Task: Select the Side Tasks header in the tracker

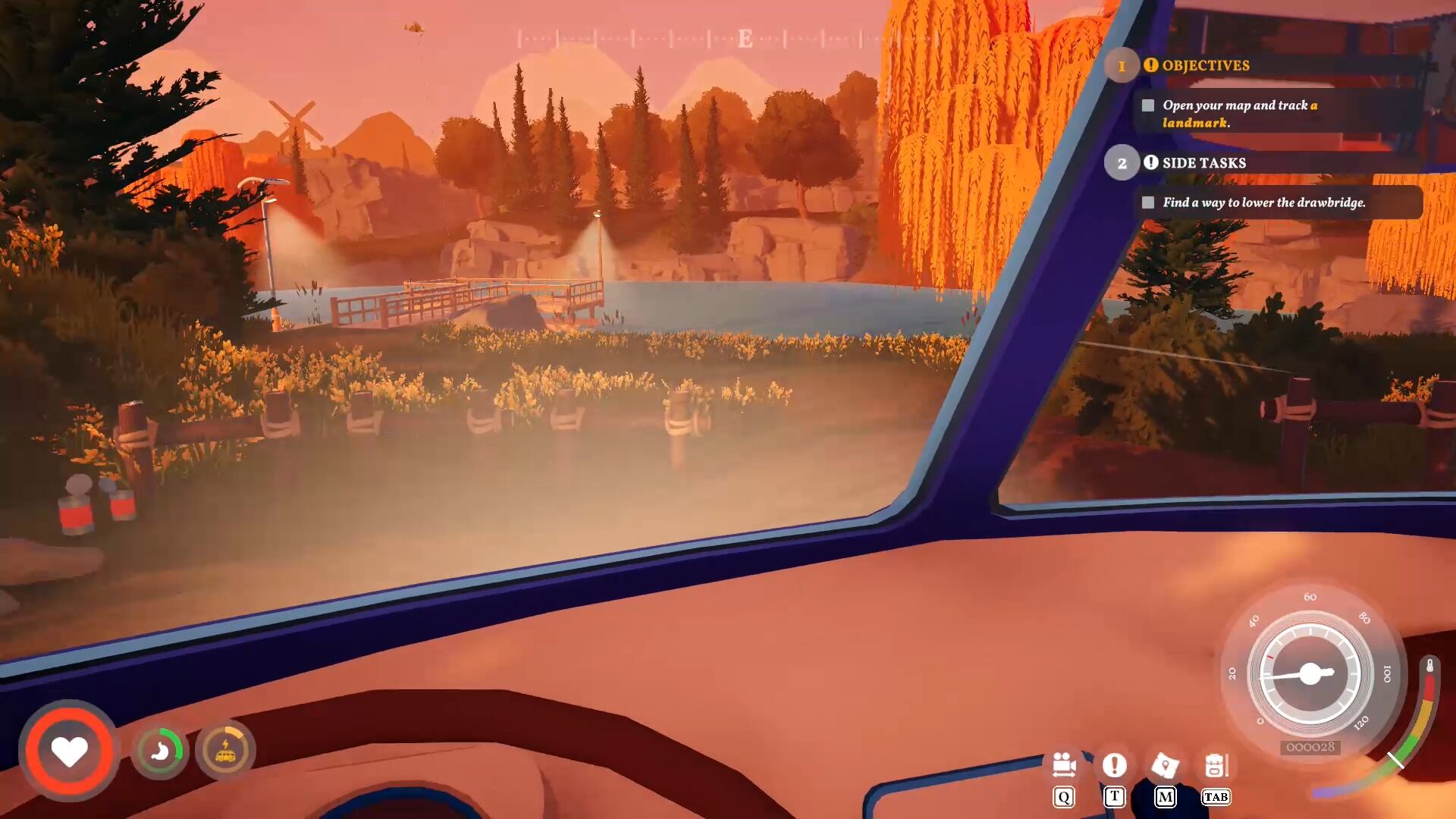Action: (1203, 163)
